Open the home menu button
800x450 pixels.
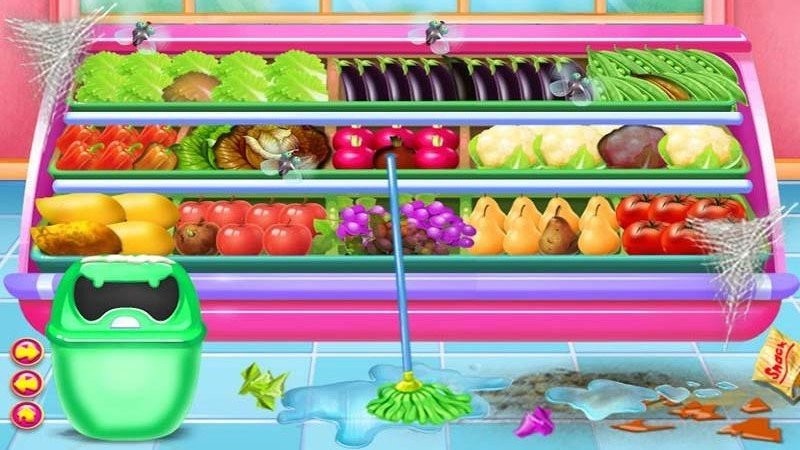(x=26, y=413)
